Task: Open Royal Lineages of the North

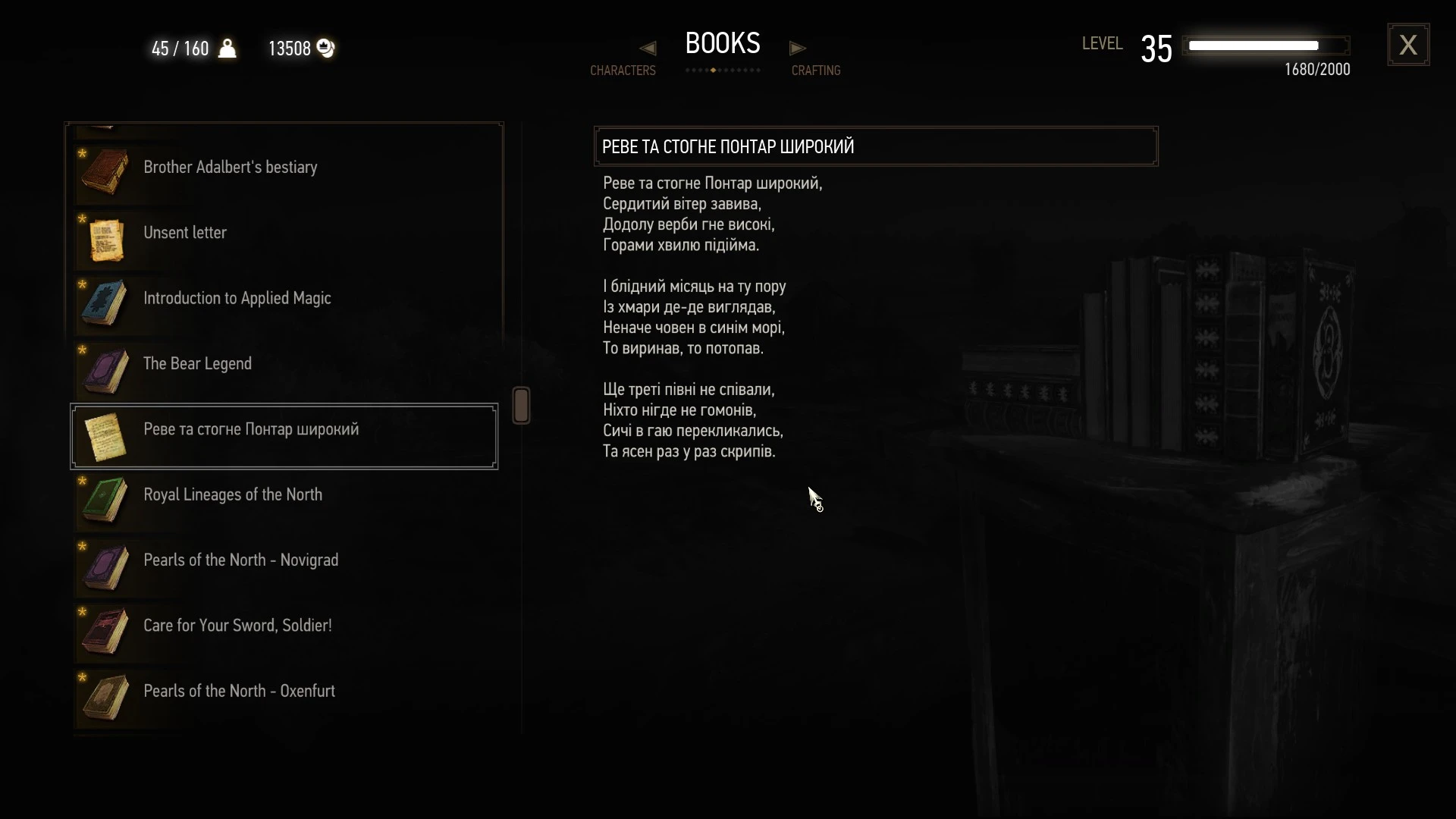Action: (x=233, y=495)
